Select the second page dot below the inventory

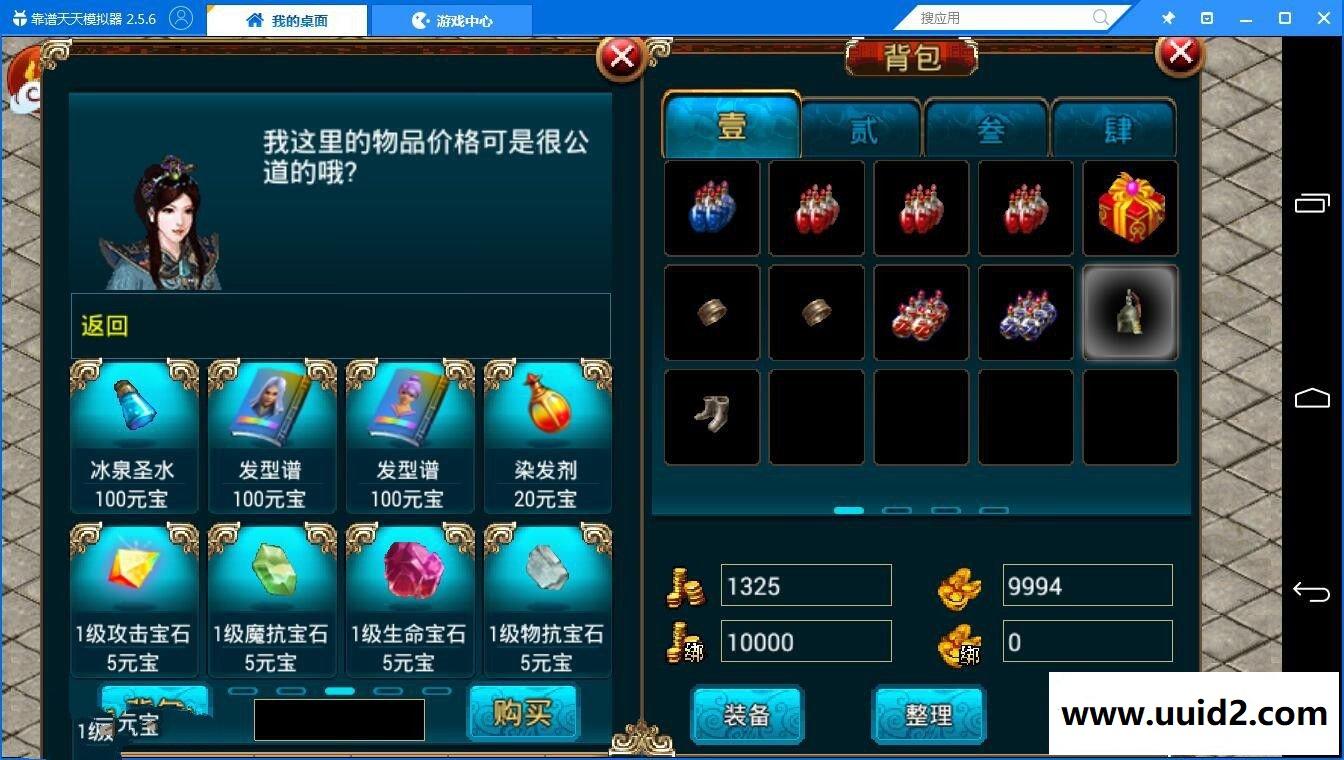click(x=897, y=510)
